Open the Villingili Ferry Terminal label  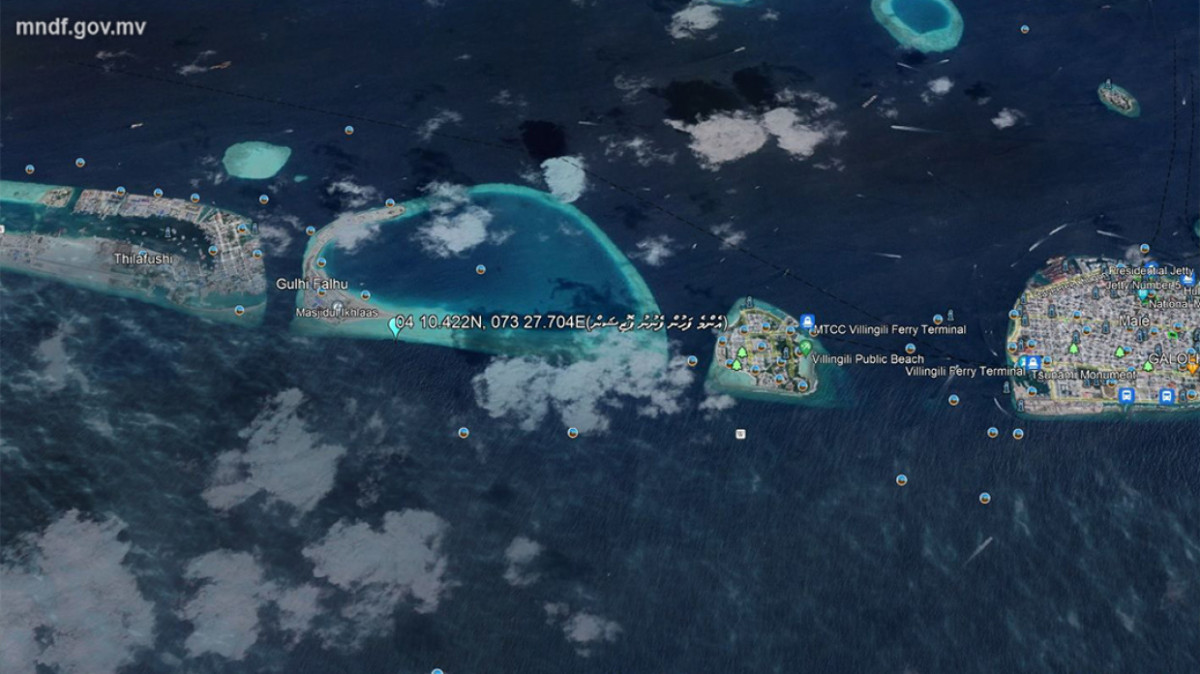(x=964, y=372)
